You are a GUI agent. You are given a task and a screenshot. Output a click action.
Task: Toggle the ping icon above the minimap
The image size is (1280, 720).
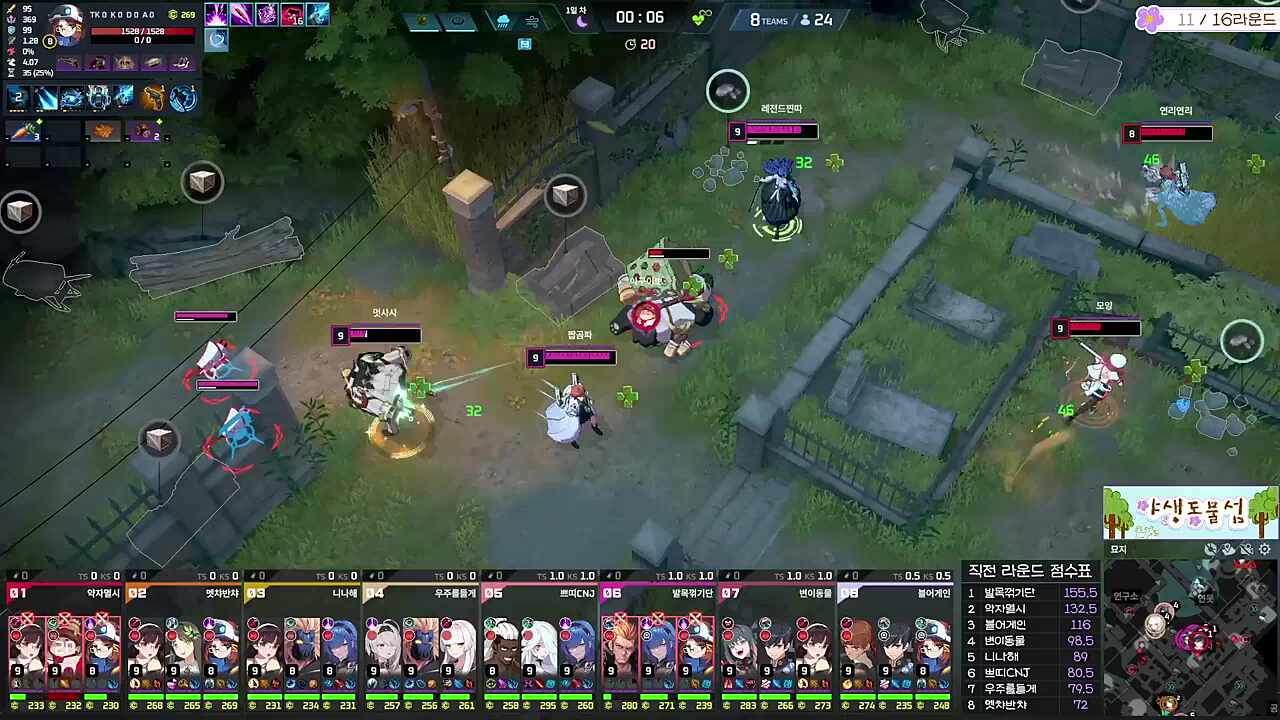click(1209, 548)
